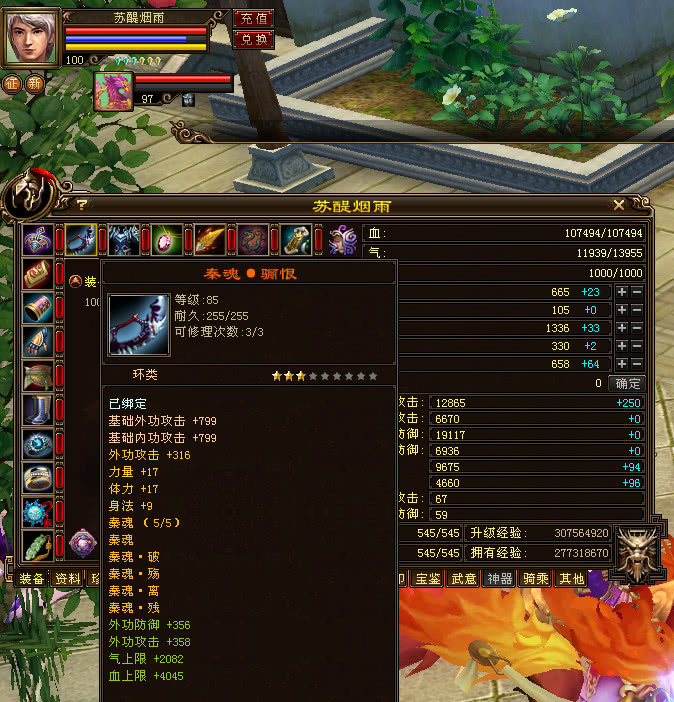Open the 宝鉴 tab

tap(428, 579)
